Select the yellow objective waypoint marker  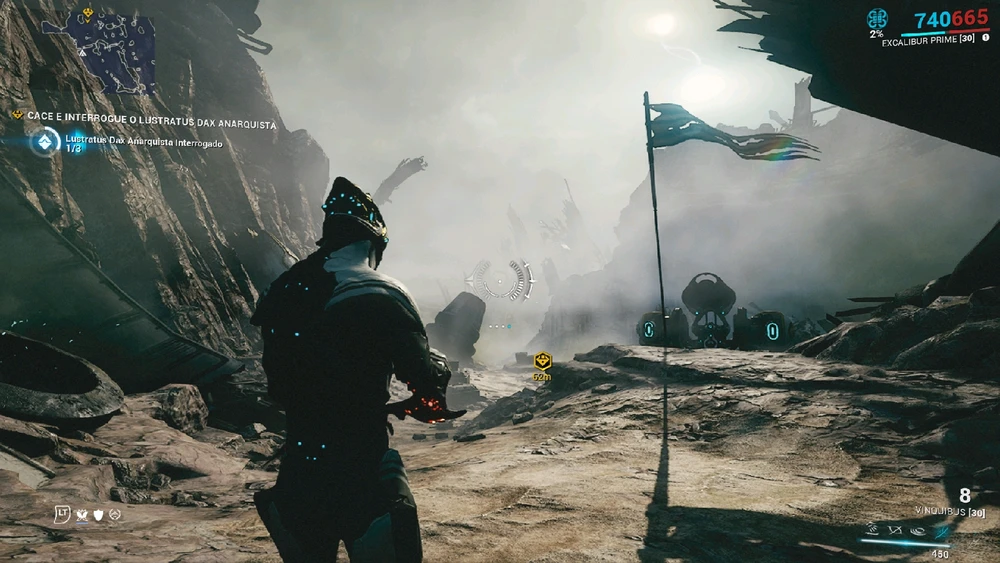[542, 360]
